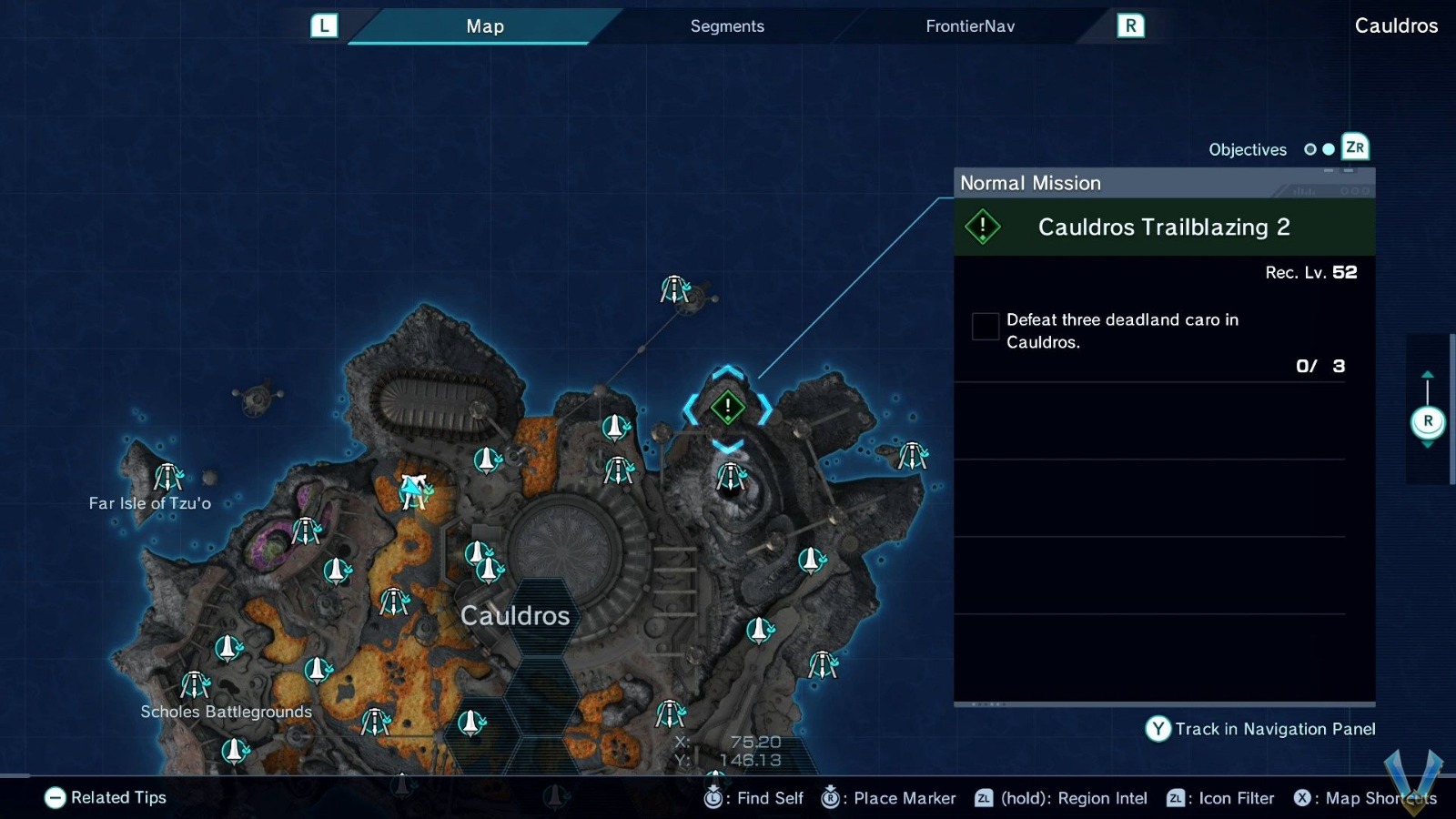Viewport: 1456px width, 819px height.
Task: Click the ZR shoulder button icon
Action: pyautogui.click(x=1355, y=147)
